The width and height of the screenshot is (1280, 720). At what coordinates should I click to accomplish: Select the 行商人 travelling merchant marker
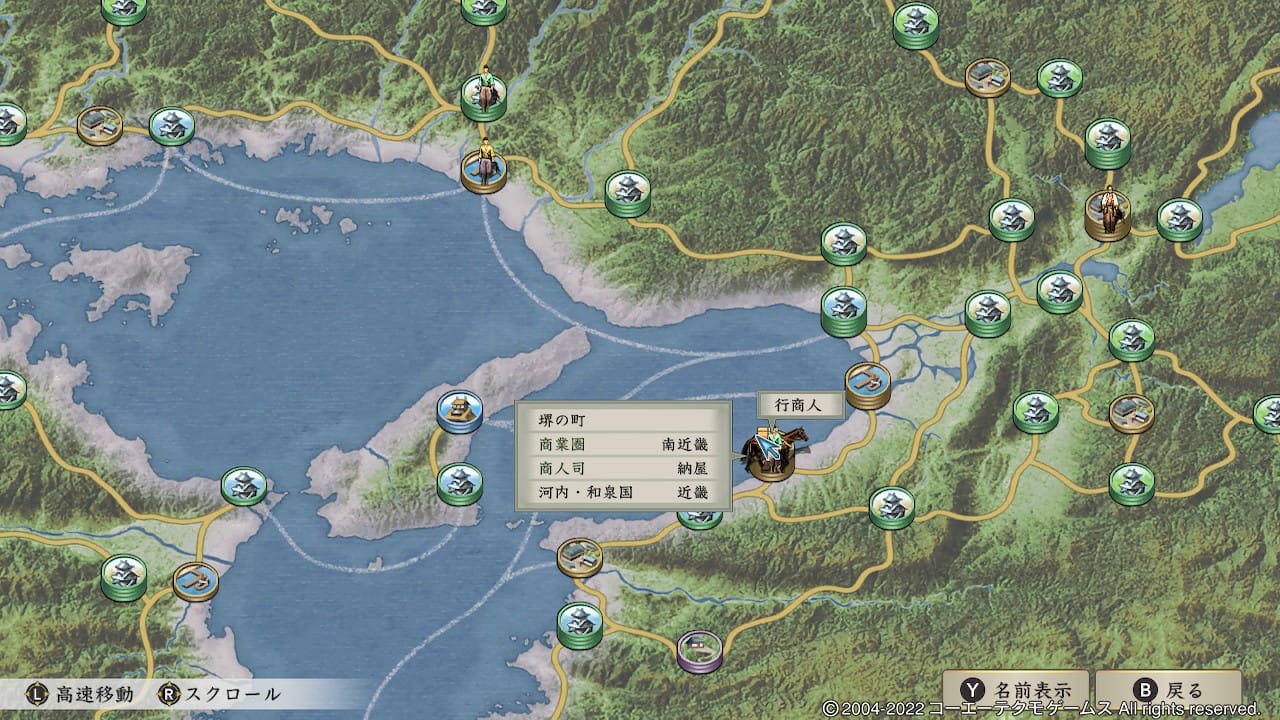772,454
